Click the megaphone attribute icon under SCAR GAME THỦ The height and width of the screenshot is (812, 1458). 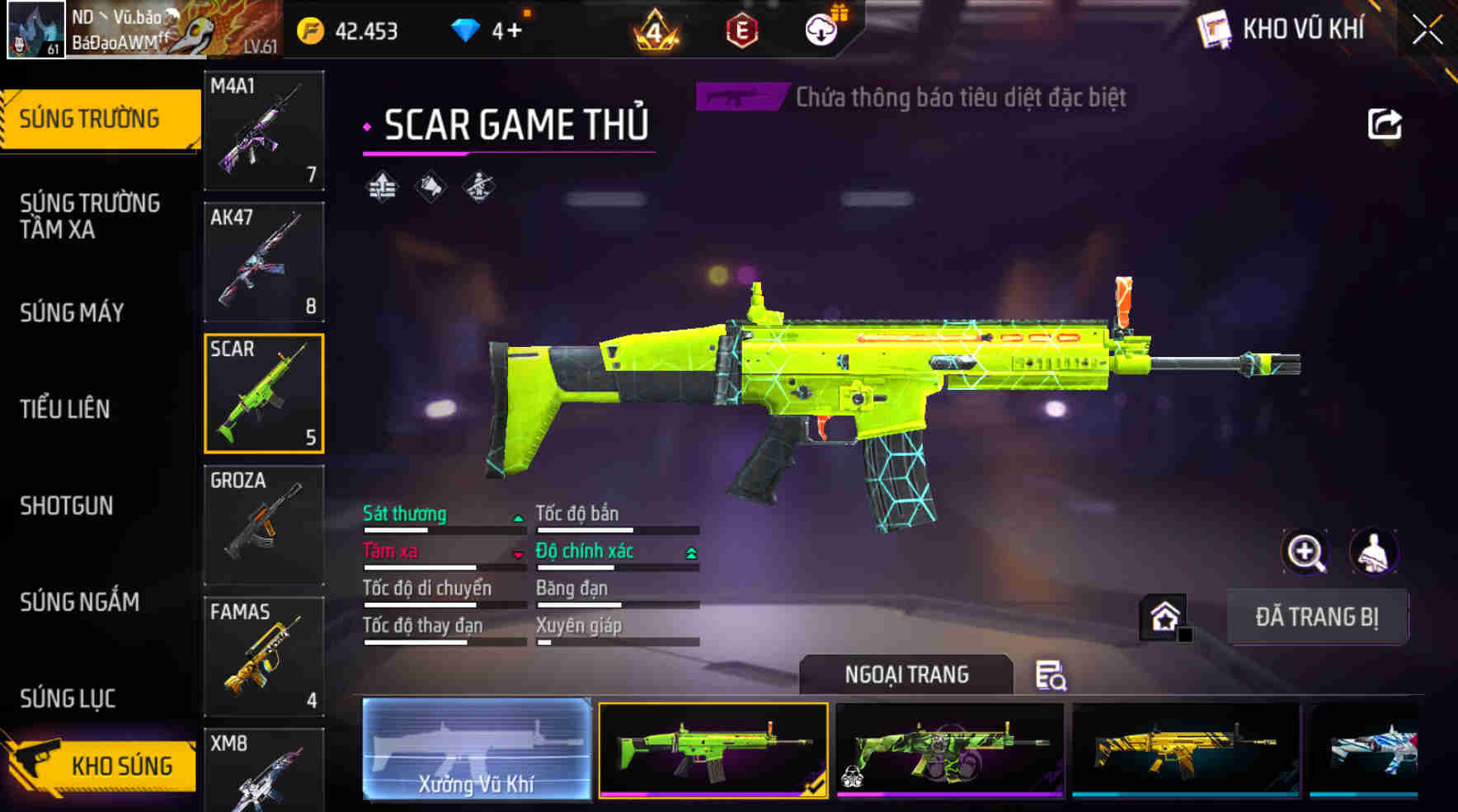coord(430,185)
